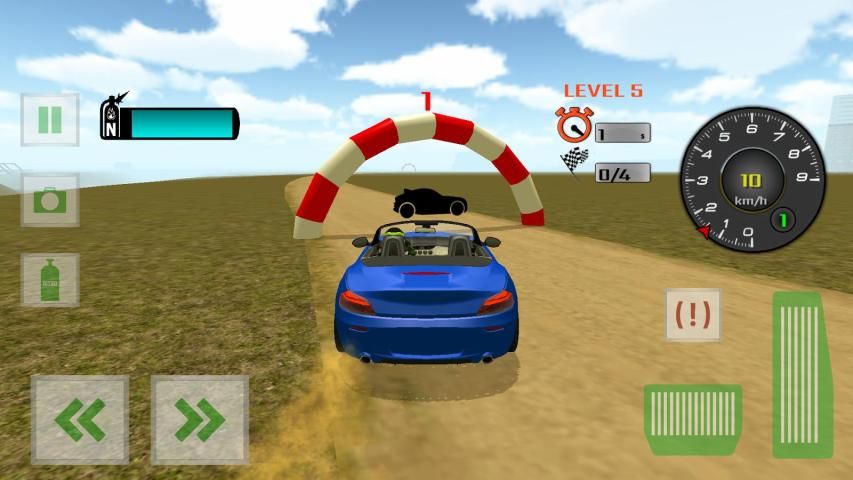Hit the brake pedal
The image size is (853, 480).
(x=692, y=419)
